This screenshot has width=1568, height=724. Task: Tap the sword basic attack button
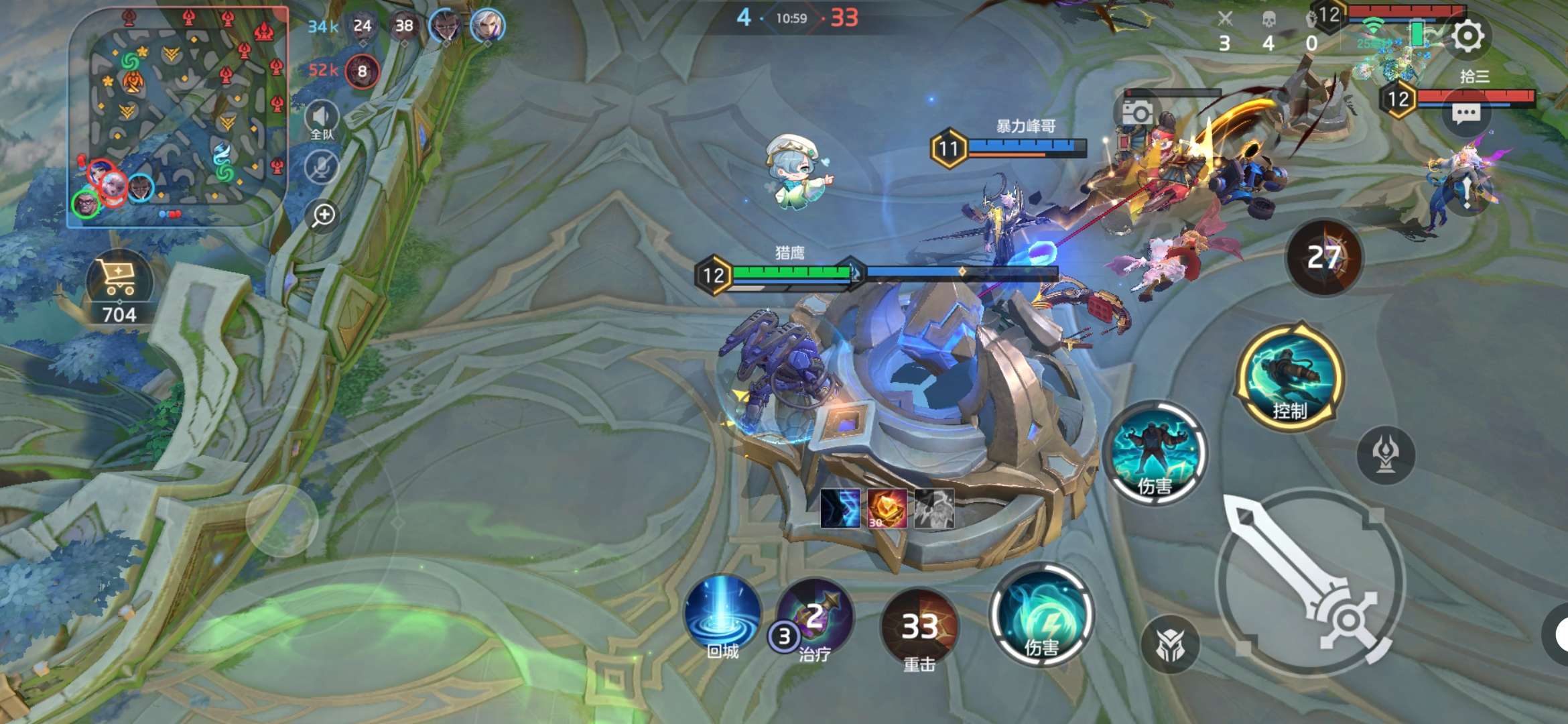[1310, 582]
